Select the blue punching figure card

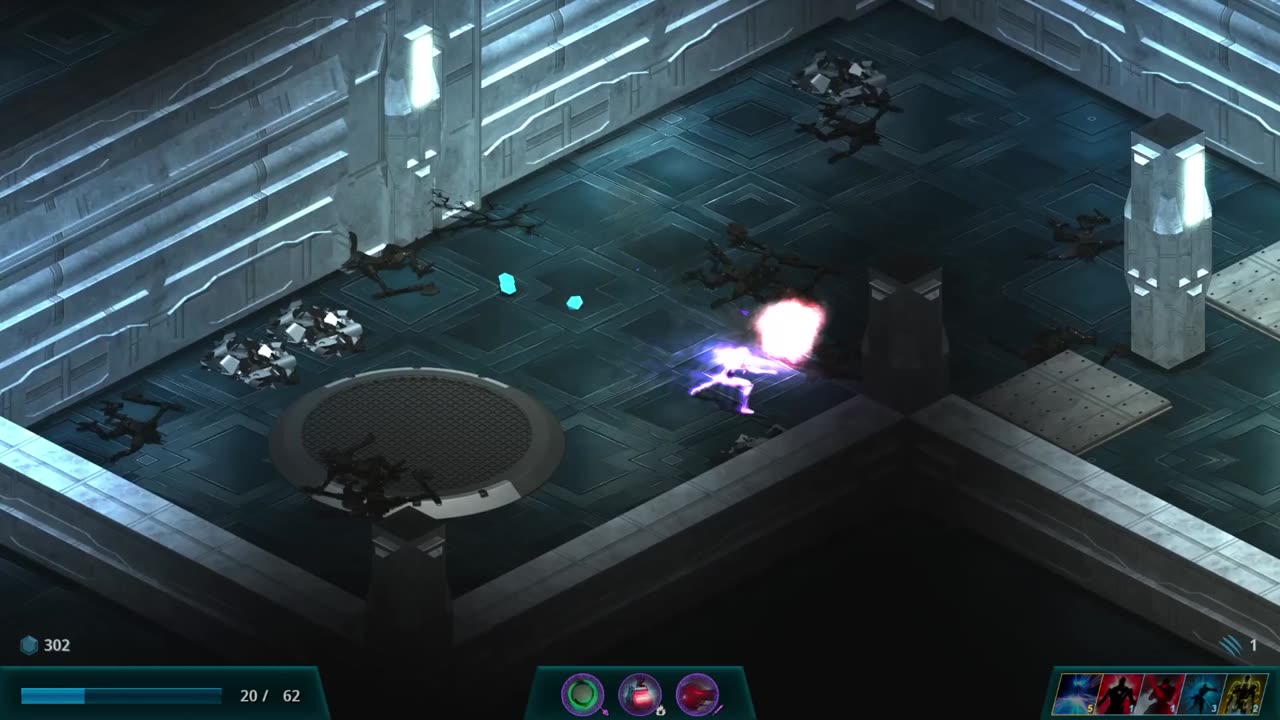point(1200,693)
